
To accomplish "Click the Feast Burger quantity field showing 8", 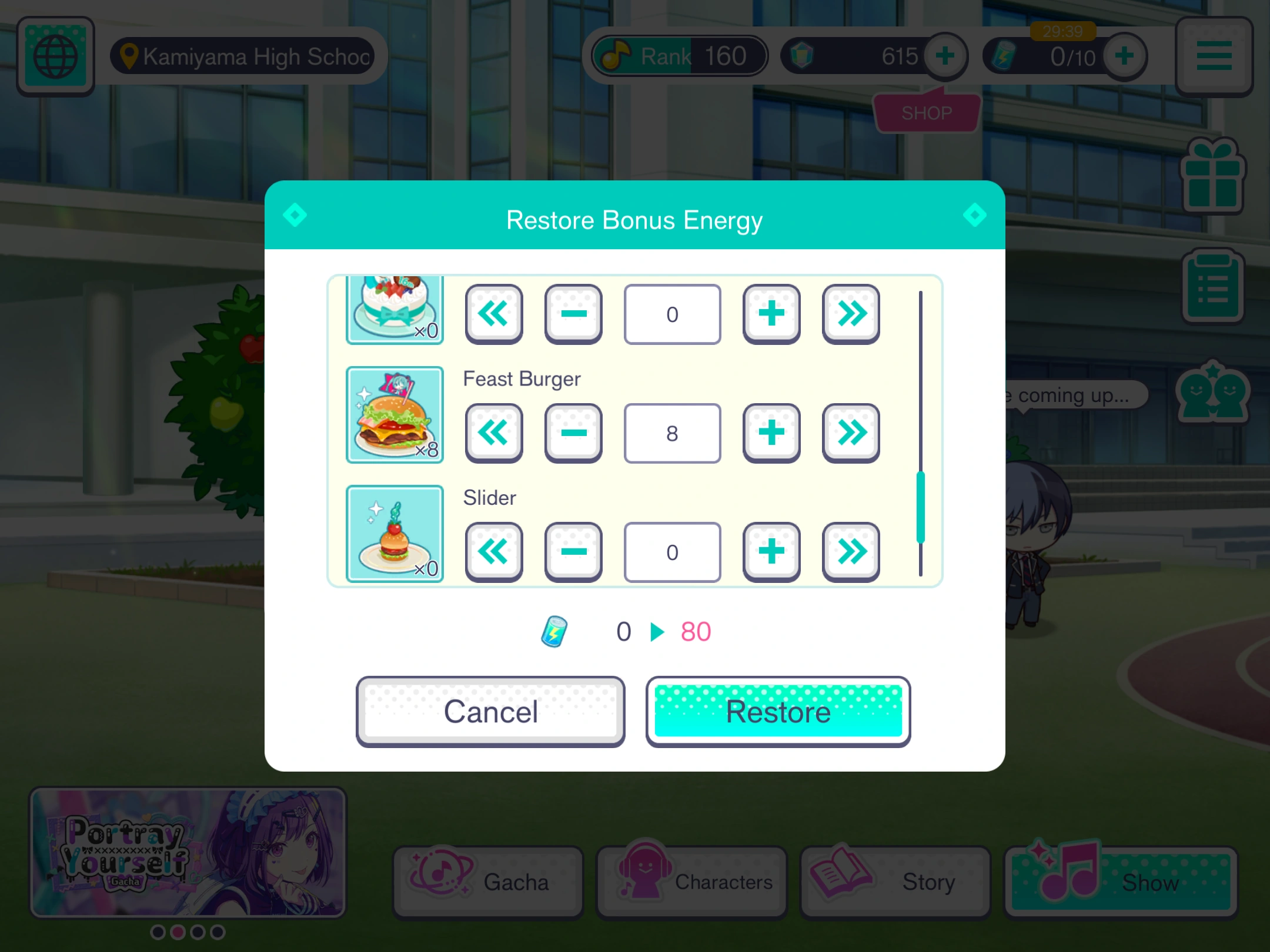I will [x=672, y=433].
